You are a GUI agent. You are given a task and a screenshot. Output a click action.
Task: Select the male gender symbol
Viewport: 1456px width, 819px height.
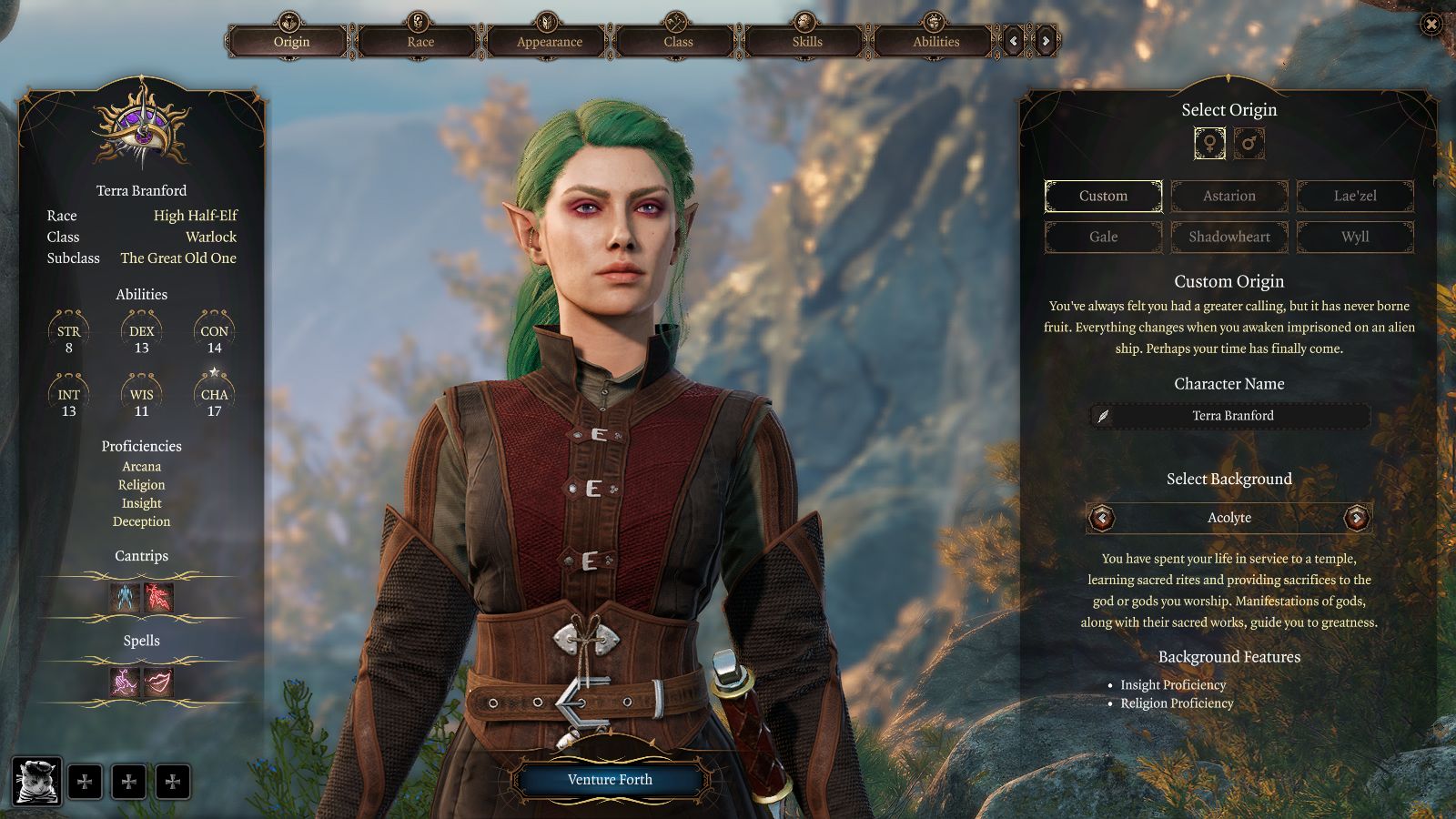coord(1250,142)
